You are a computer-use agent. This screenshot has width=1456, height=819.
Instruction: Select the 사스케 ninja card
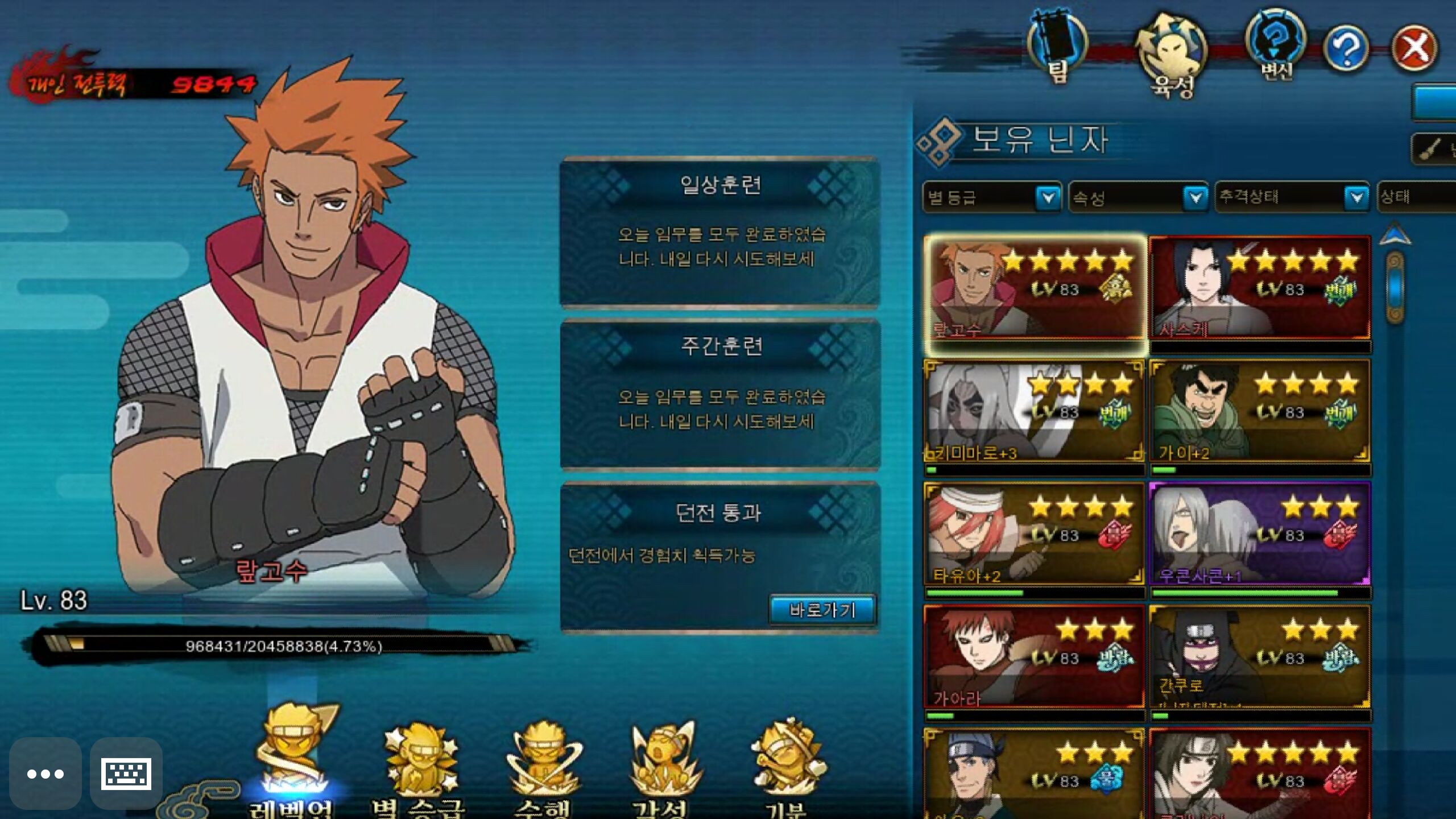coord(1259,289)
